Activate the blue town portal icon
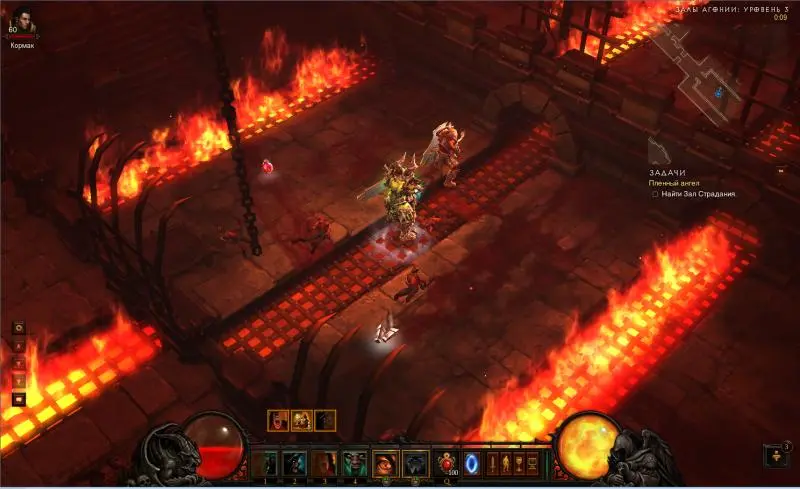This screenshot has width=800, height=489. [470, 463]
